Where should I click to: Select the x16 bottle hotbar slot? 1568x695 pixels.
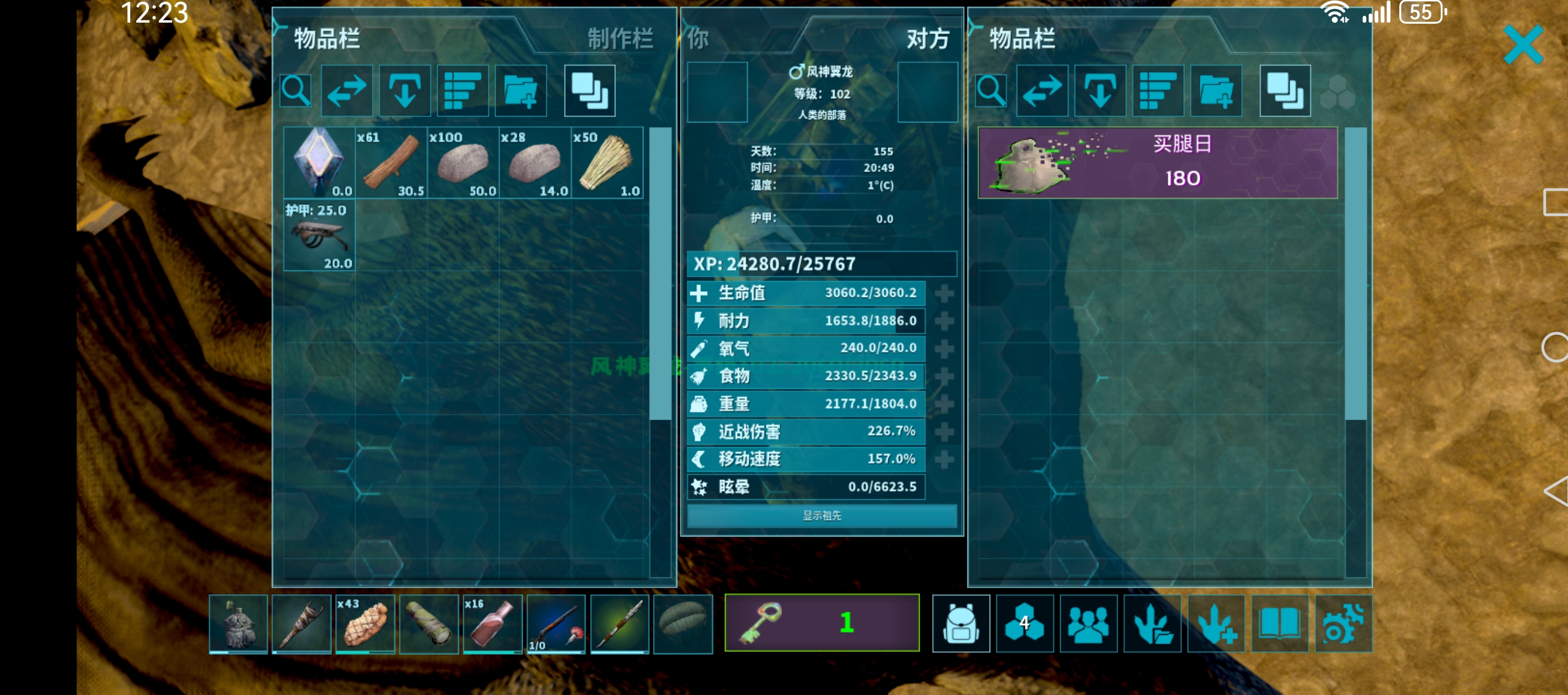click(492, 624)
